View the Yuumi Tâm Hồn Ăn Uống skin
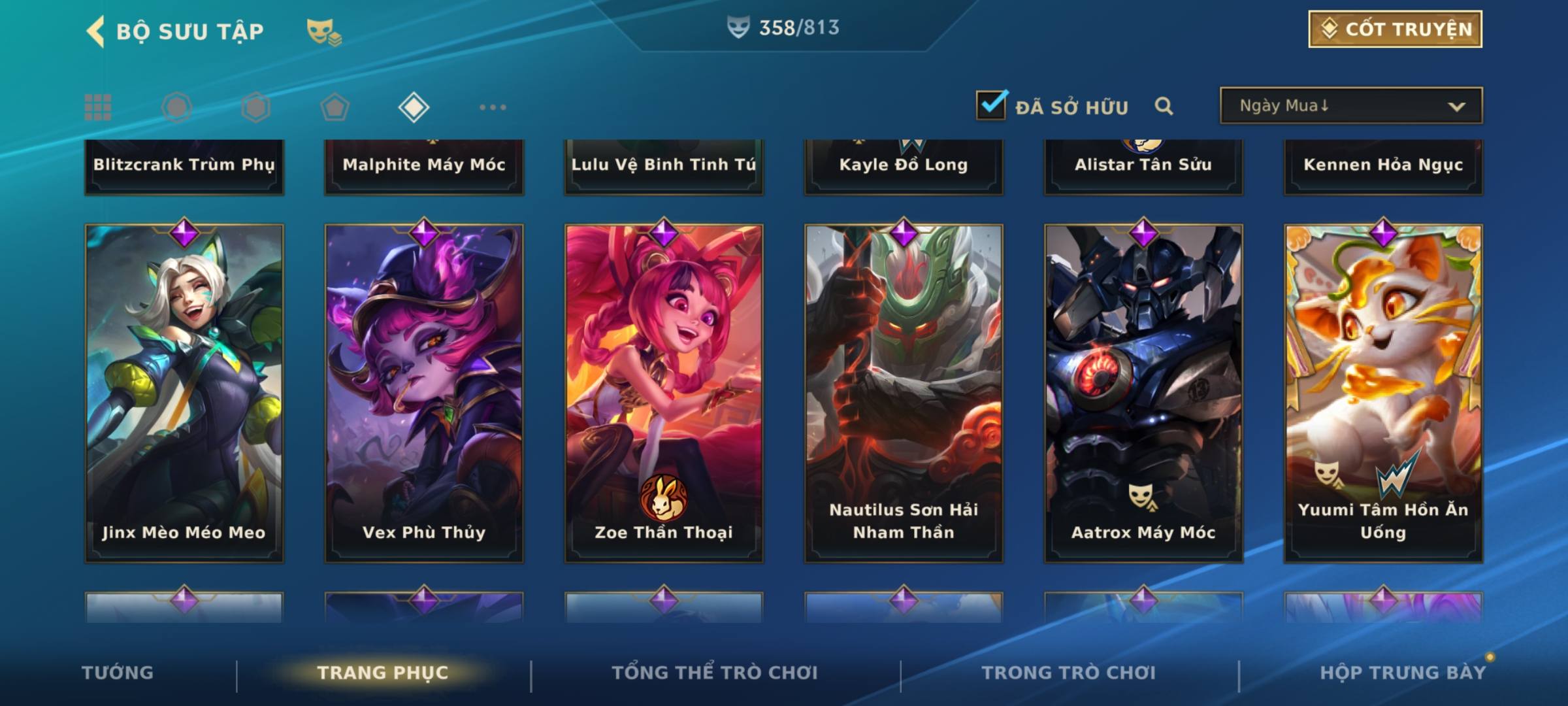This screenshot has height=706, width=1568. tap(1383, 392)
